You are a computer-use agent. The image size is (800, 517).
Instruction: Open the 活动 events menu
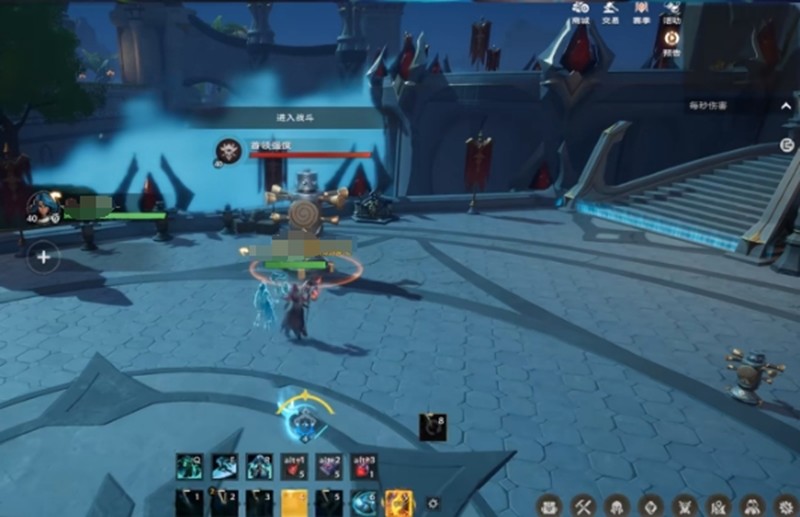(672, 11)
